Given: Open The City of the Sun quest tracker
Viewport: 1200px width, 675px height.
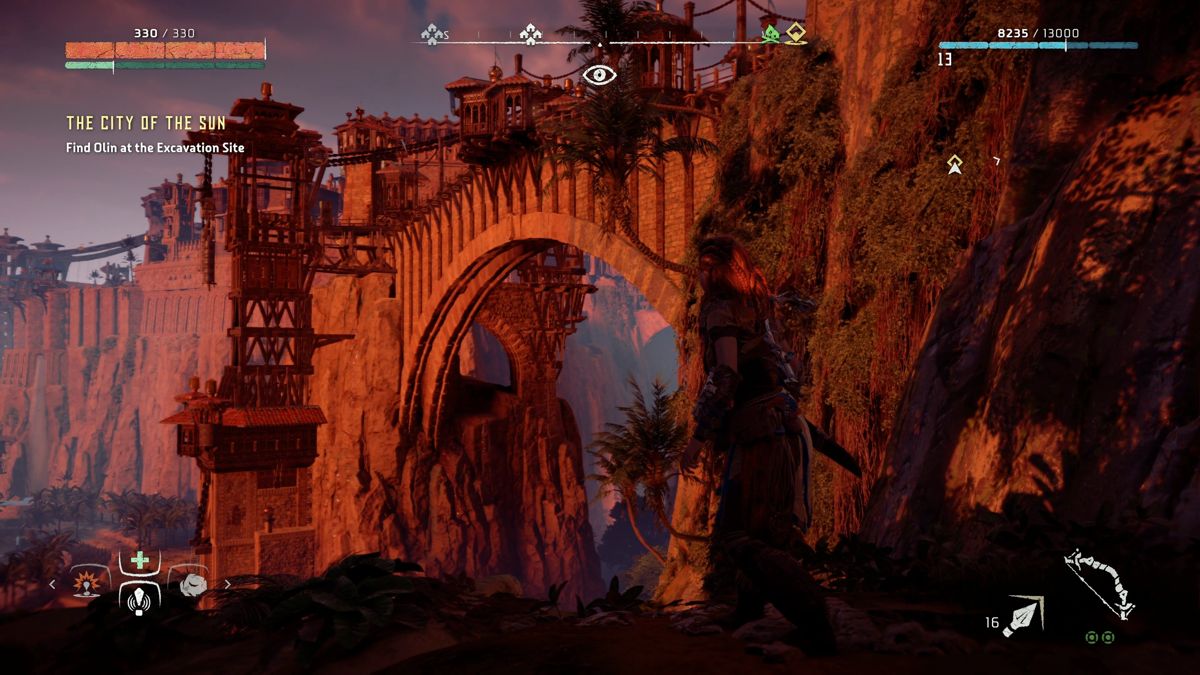Looking at the screenshot, I should (x=146, y=123).
